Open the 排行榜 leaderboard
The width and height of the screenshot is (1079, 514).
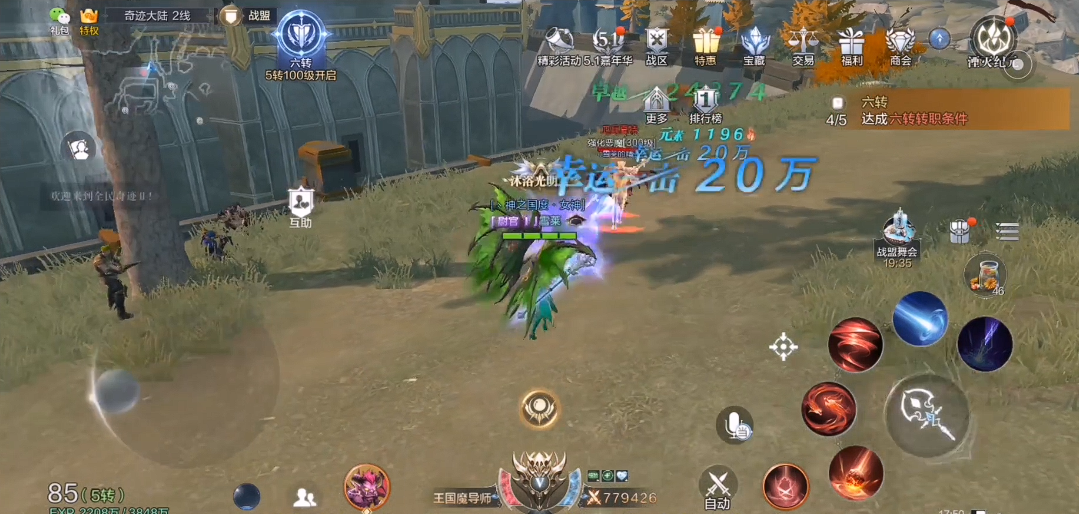[x=706, y=102]
